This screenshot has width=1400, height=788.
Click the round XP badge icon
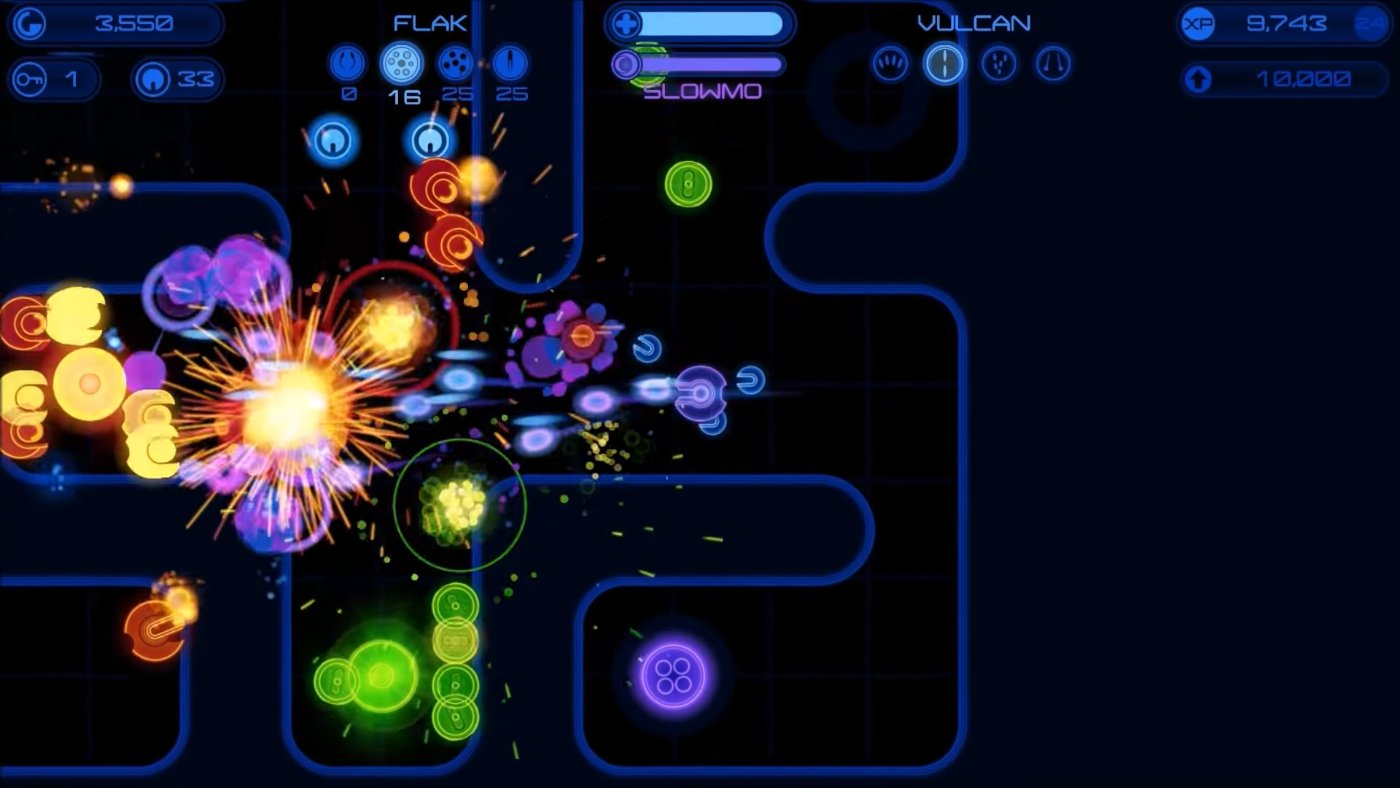[x=1196, y=24]
